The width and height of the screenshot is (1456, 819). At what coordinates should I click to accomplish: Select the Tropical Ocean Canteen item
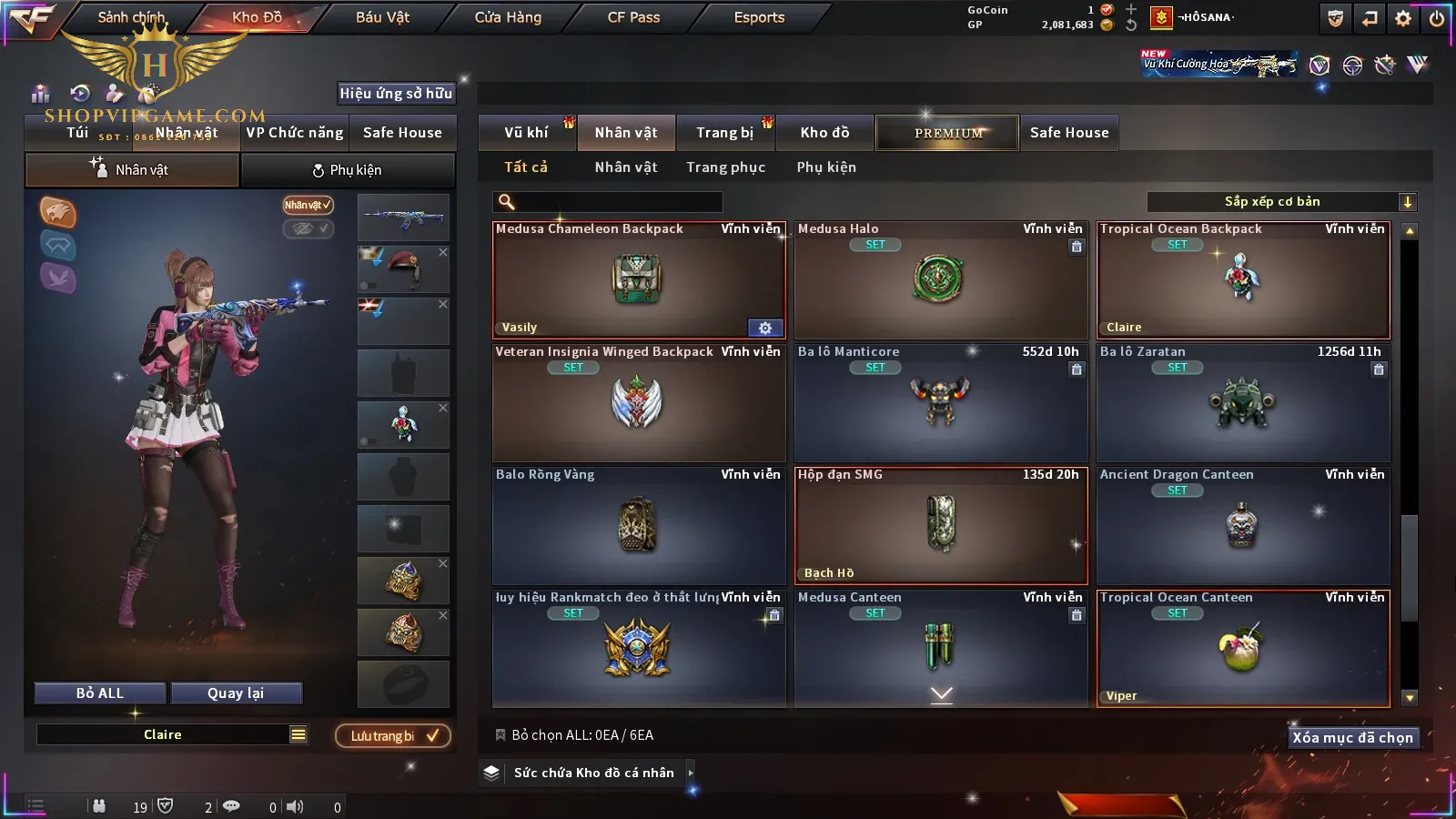click(1242, 649)
